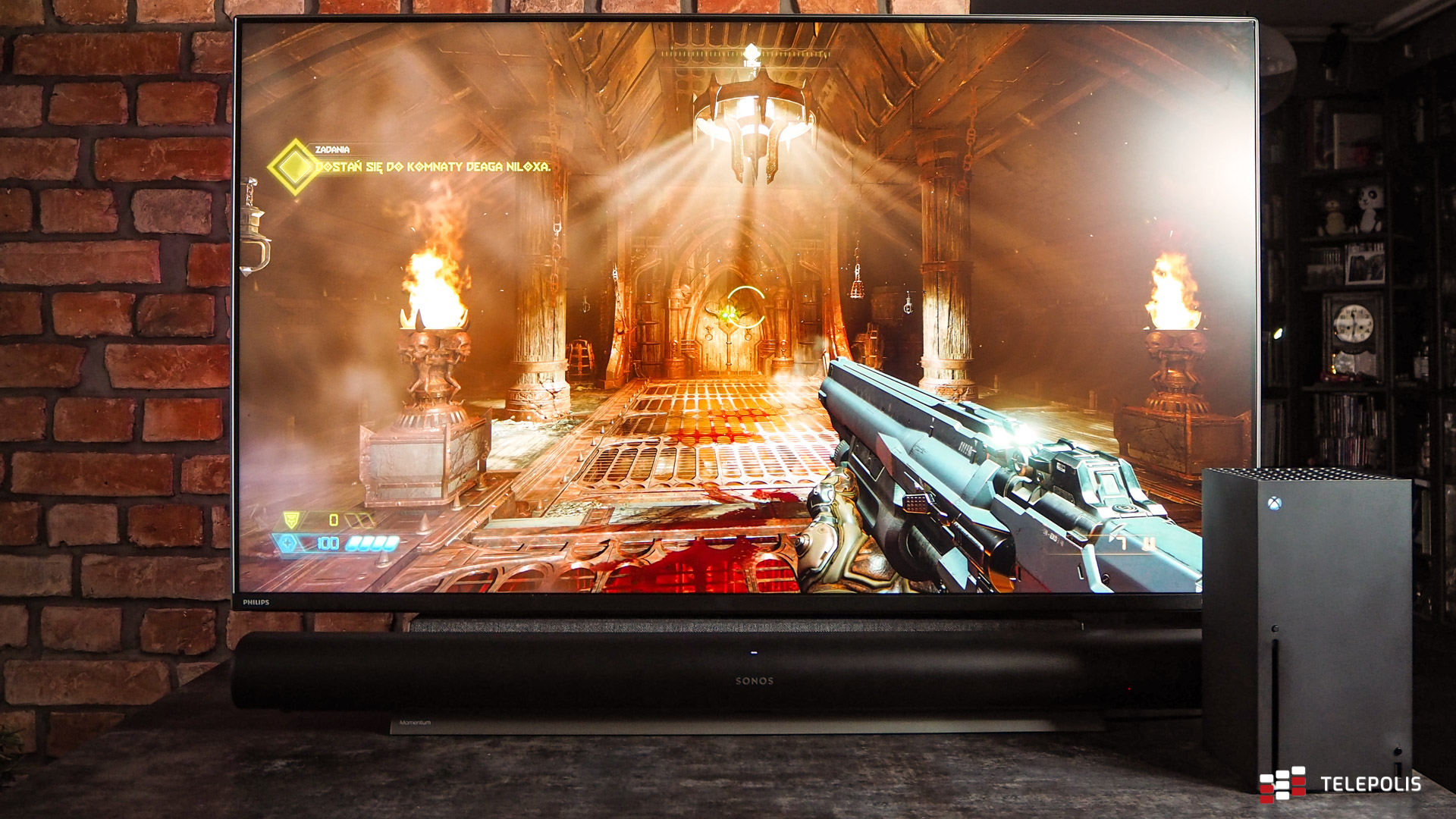Click the blue health cross icon
This screenshot has height=819, width=1456.
coord(288,543)
